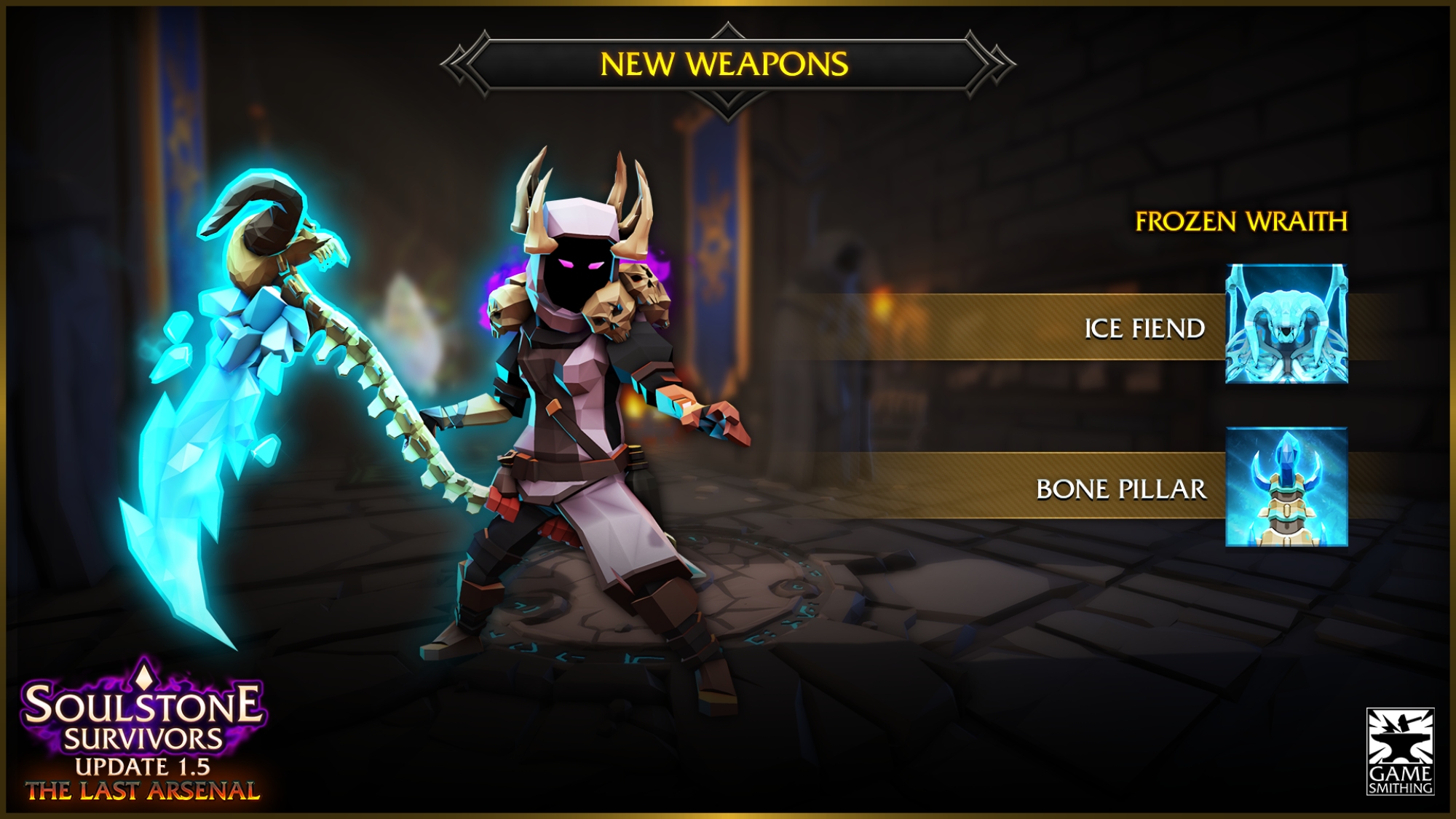Choose the Bone Pillar weapon icon
This screenshot has height=819, width=1456.
coord(1286,487)
